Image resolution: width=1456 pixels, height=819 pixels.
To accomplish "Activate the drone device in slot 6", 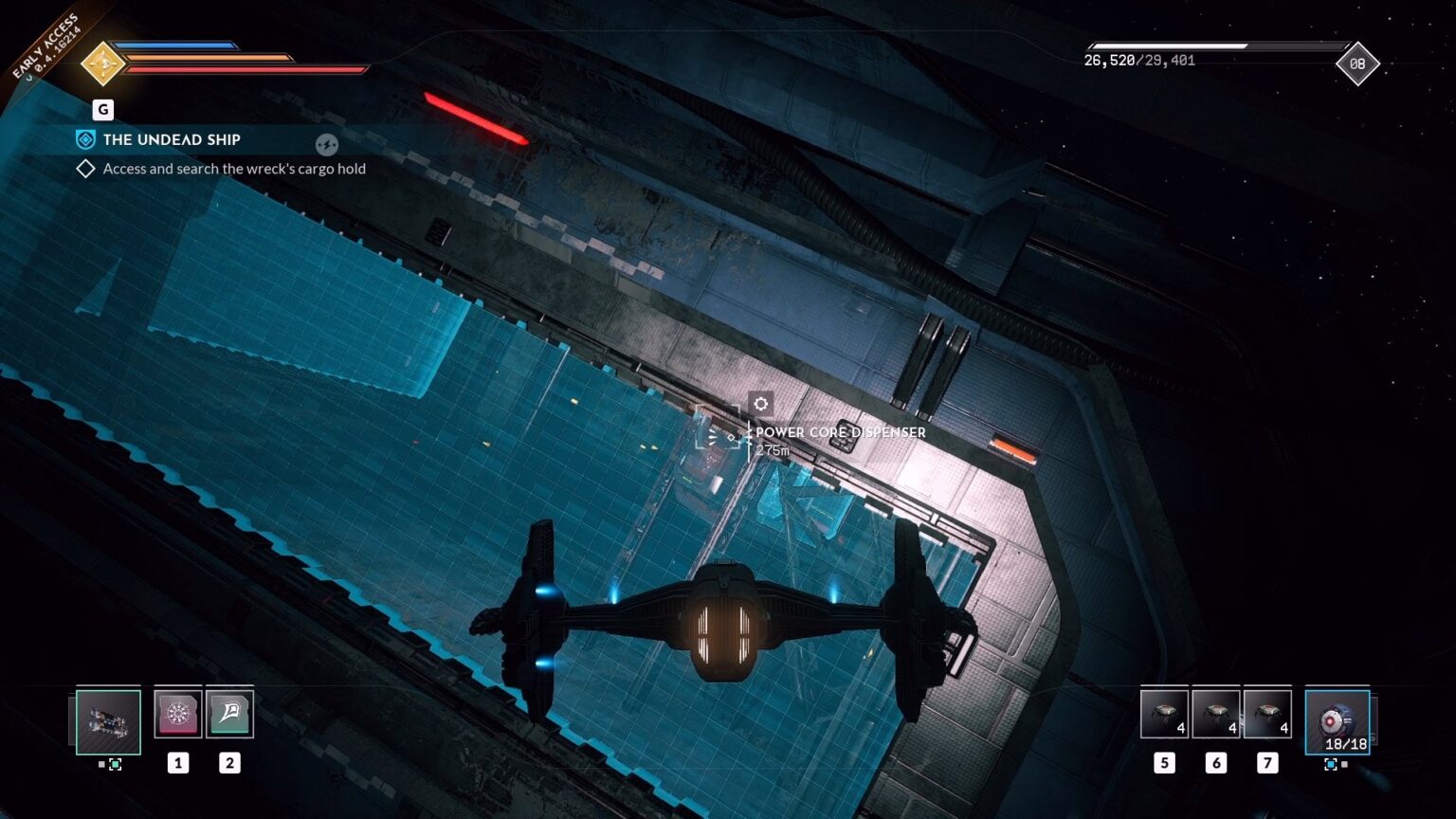I will [x=1214, y=713].
